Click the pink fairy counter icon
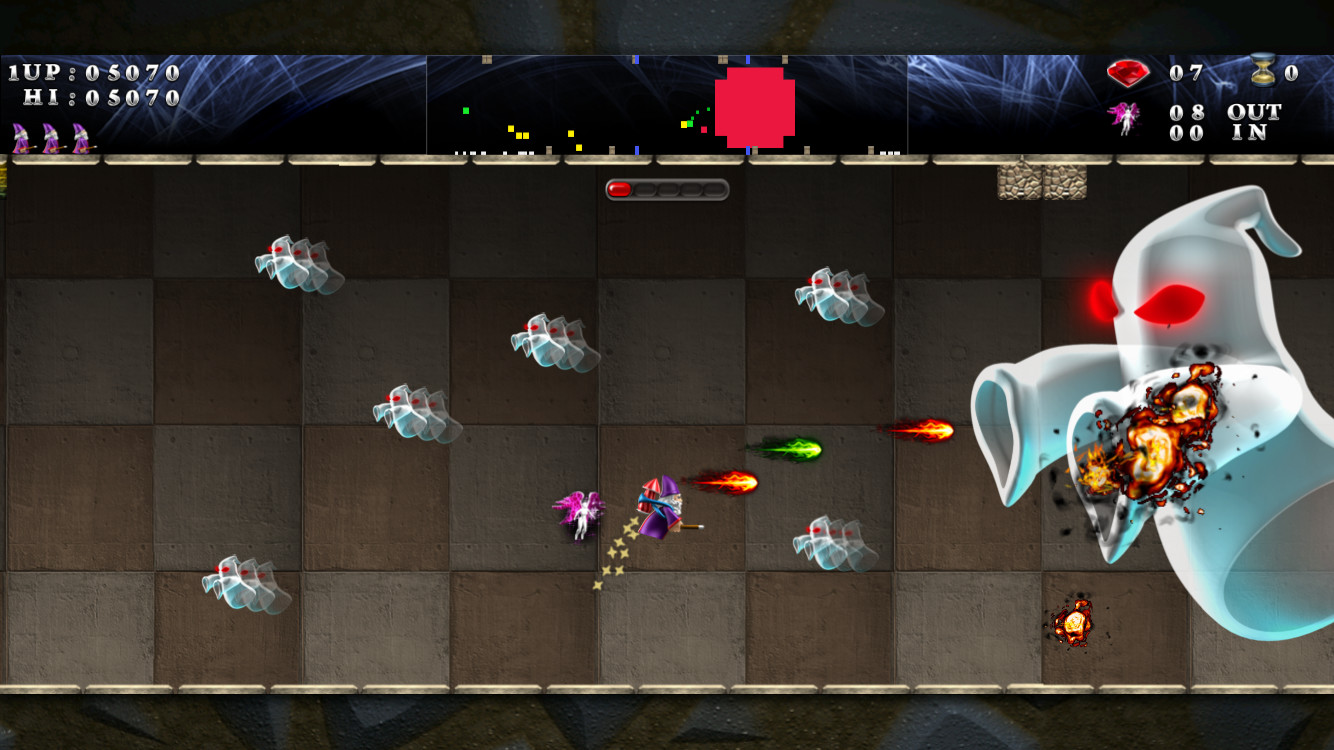Image resolution: width=1334 pixels, height=750 pixels. [x=1123, y=117]
